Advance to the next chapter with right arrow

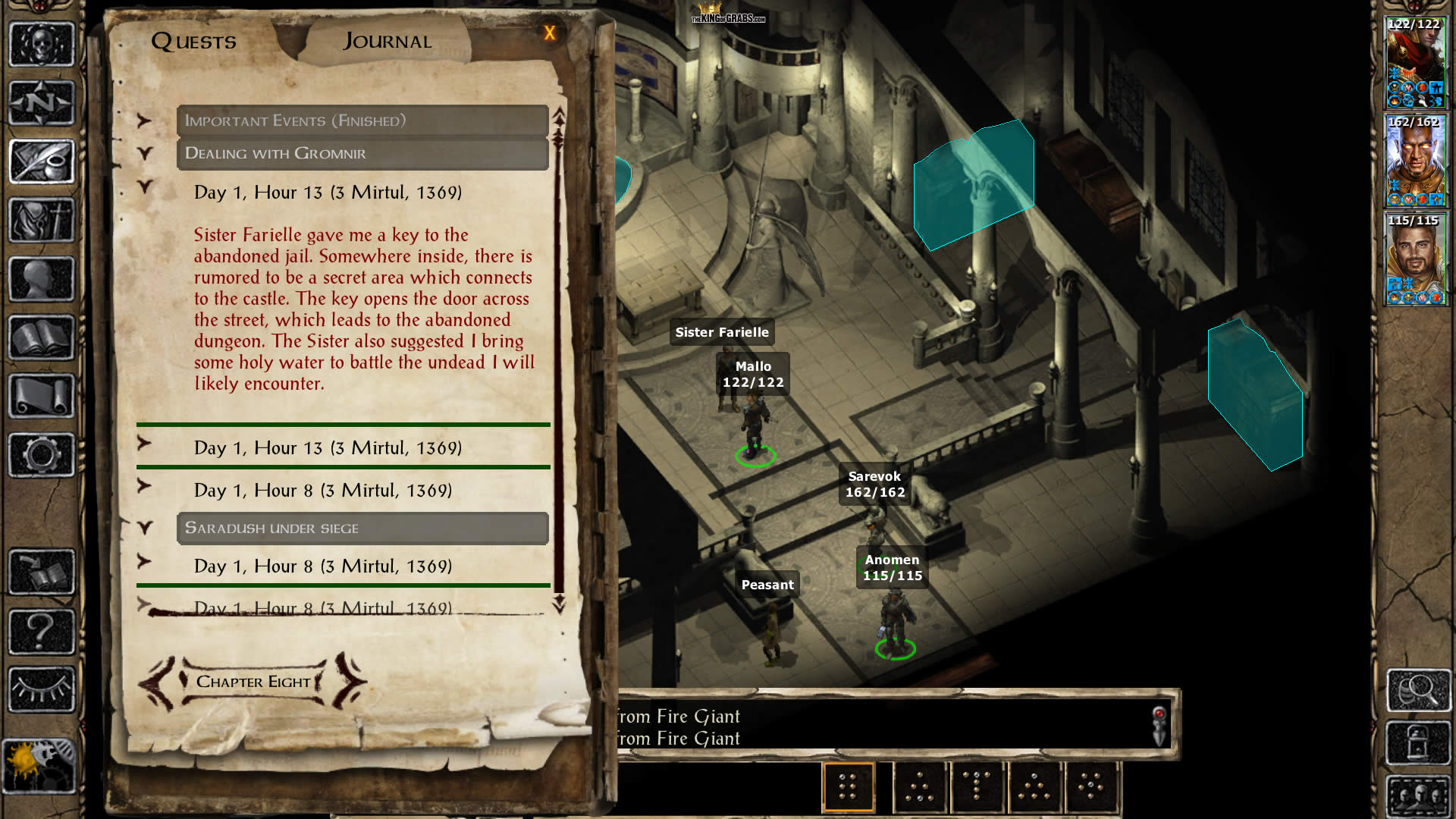349,681
